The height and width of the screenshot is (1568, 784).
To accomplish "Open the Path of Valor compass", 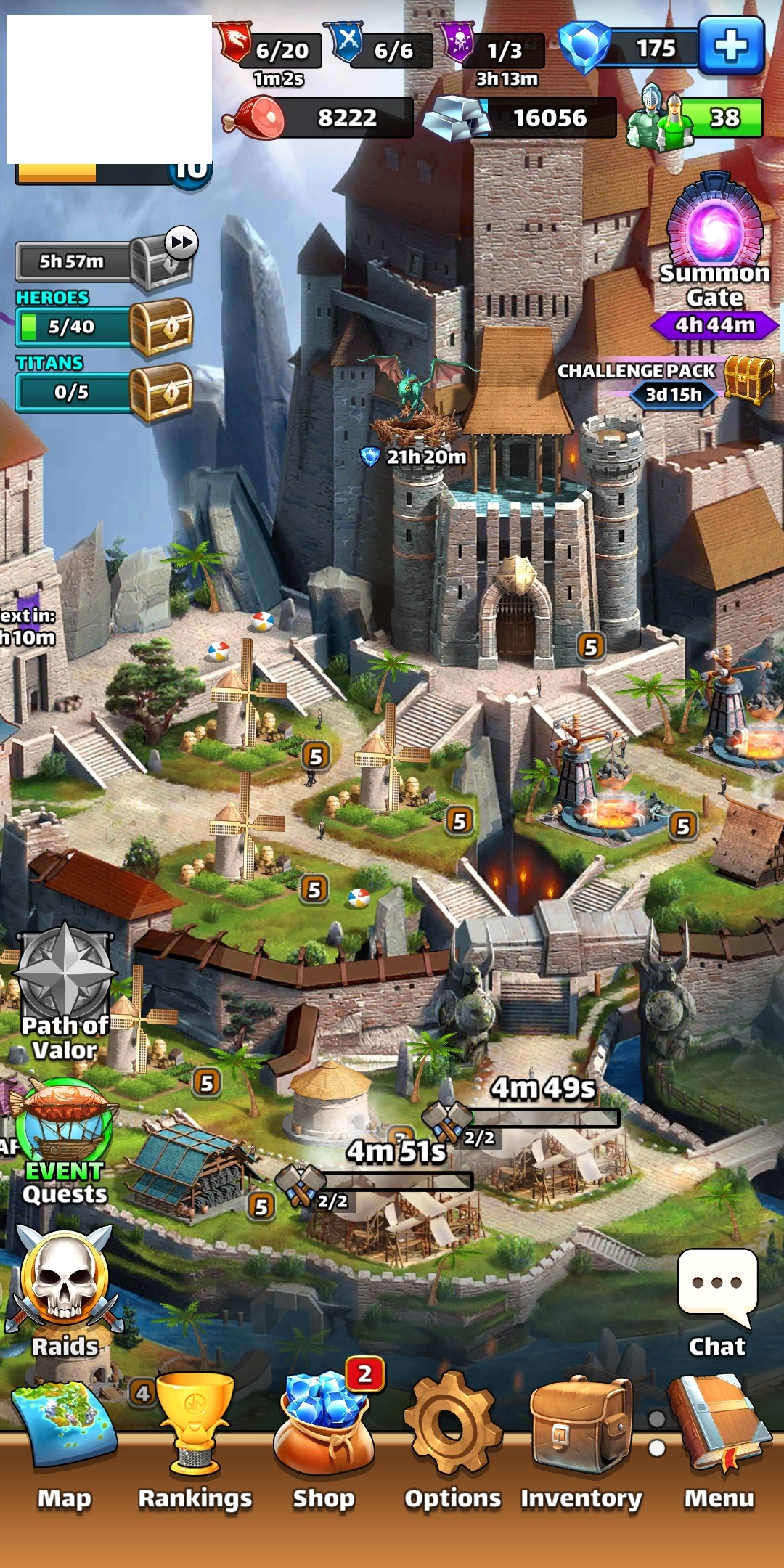I will (65, 973).
